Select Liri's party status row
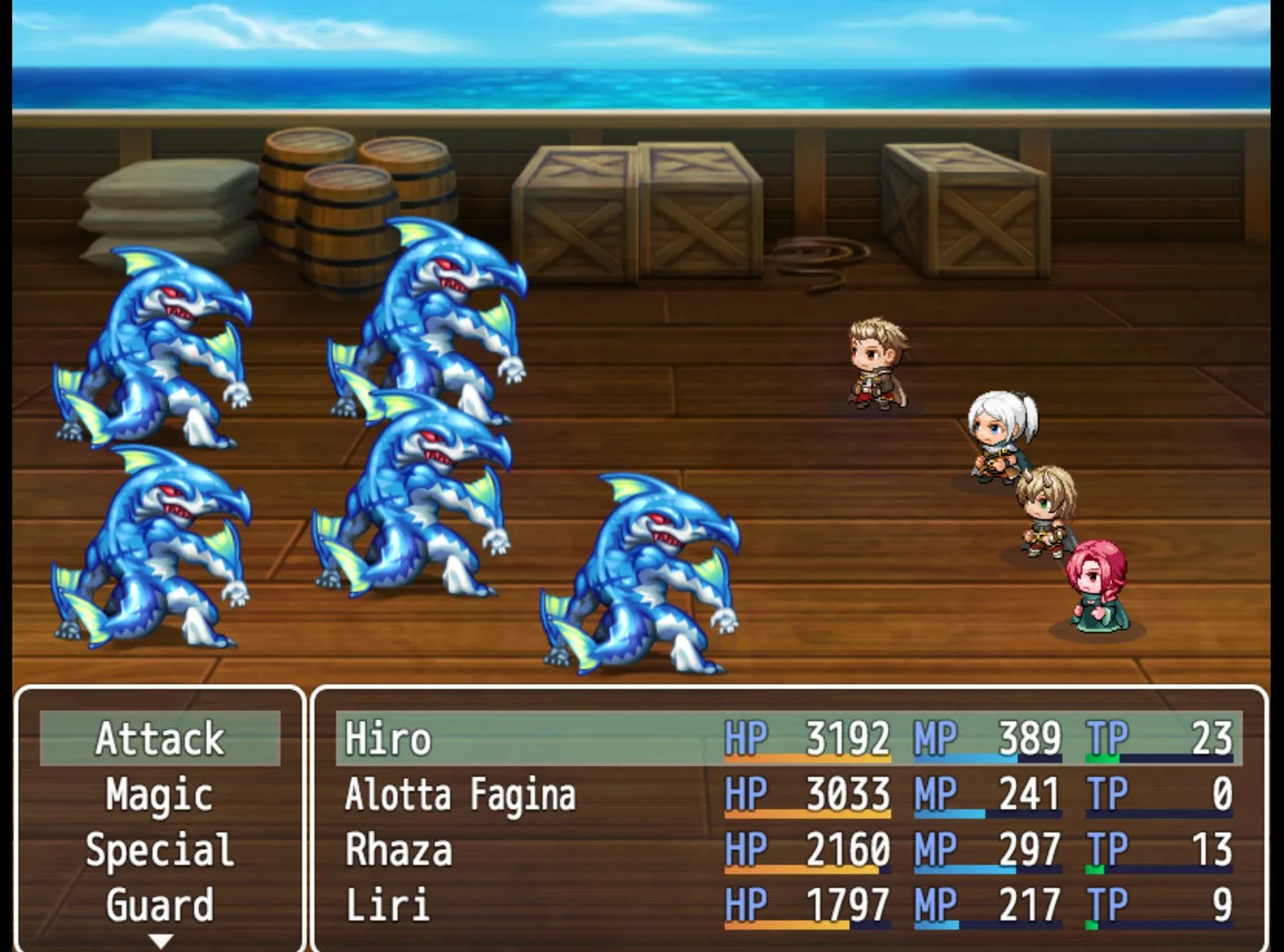Image resolution: width=1284 pixels, height=952 pixels. click(788, 905)
